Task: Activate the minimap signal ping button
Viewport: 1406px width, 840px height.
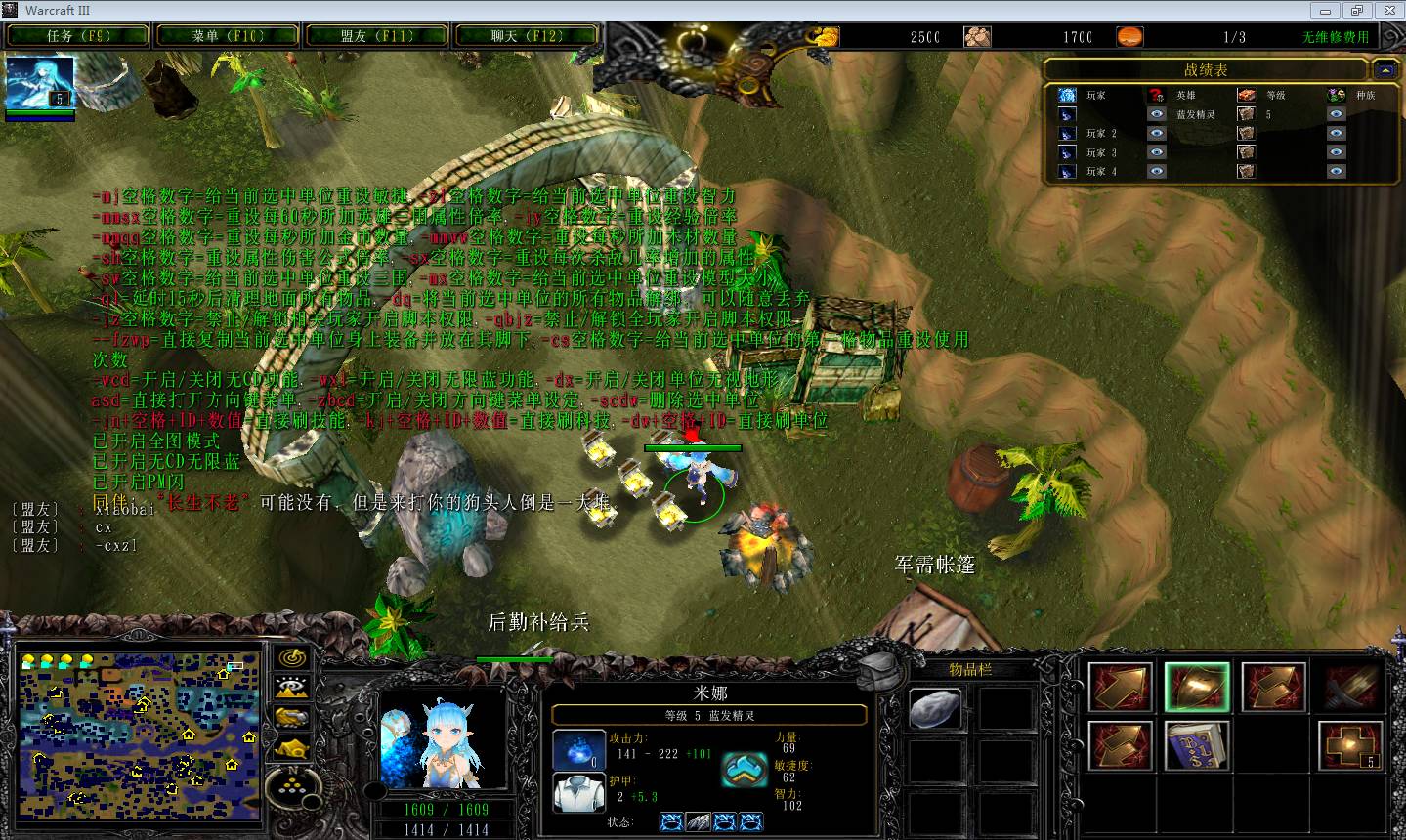Action: (292, 657)
